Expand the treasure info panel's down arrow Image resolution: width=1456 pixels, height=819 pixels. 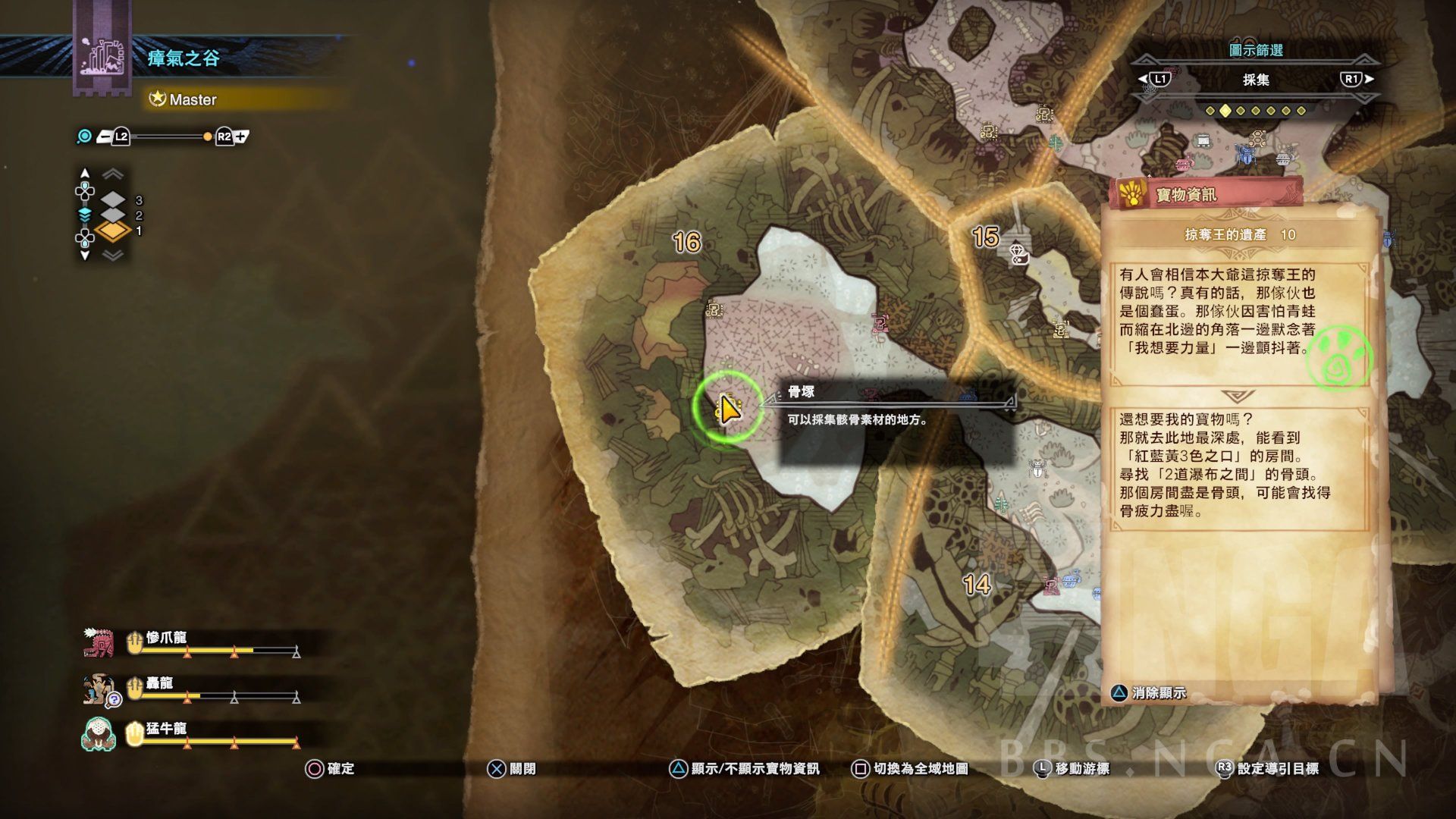pos(1238,396)
